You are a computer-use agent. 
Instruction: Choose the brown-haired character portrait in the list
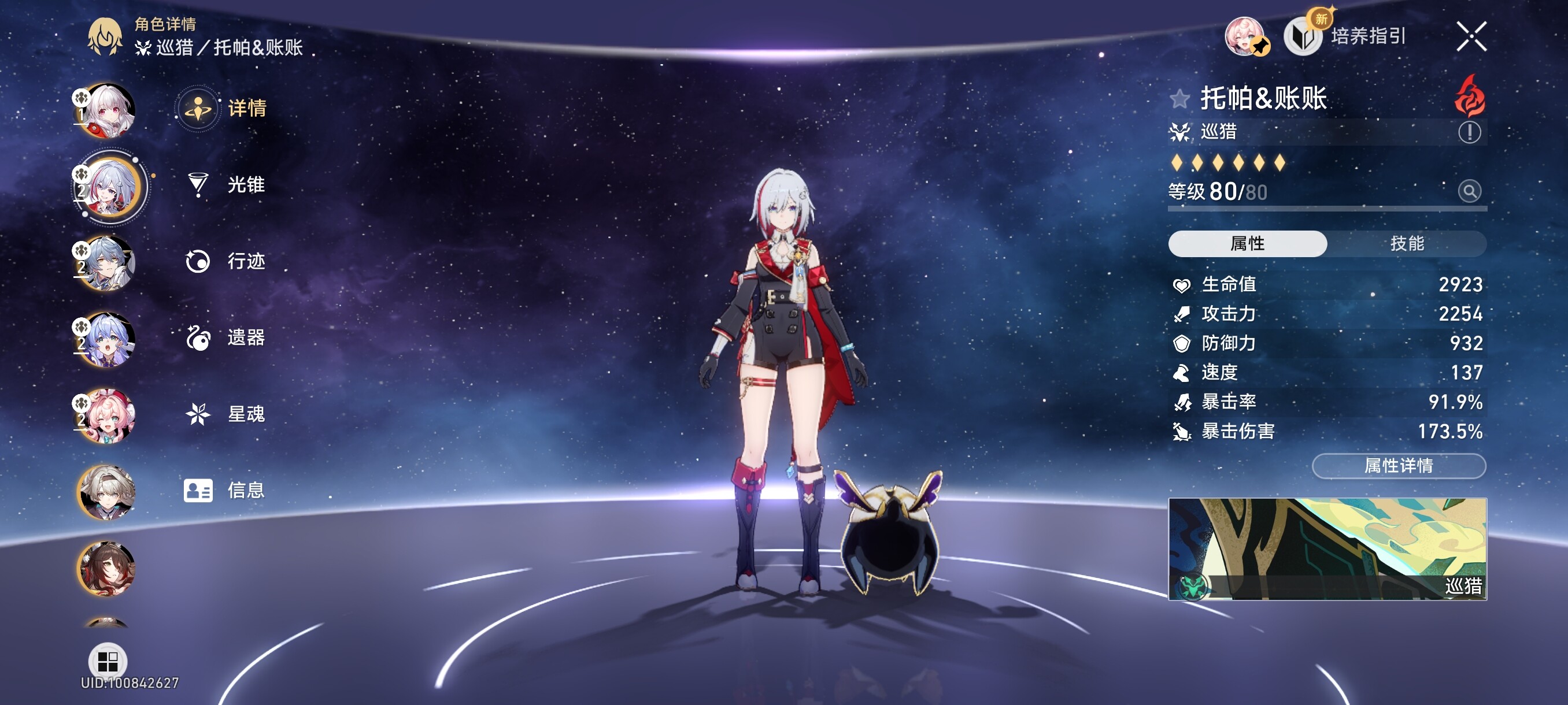pos(107,568)
